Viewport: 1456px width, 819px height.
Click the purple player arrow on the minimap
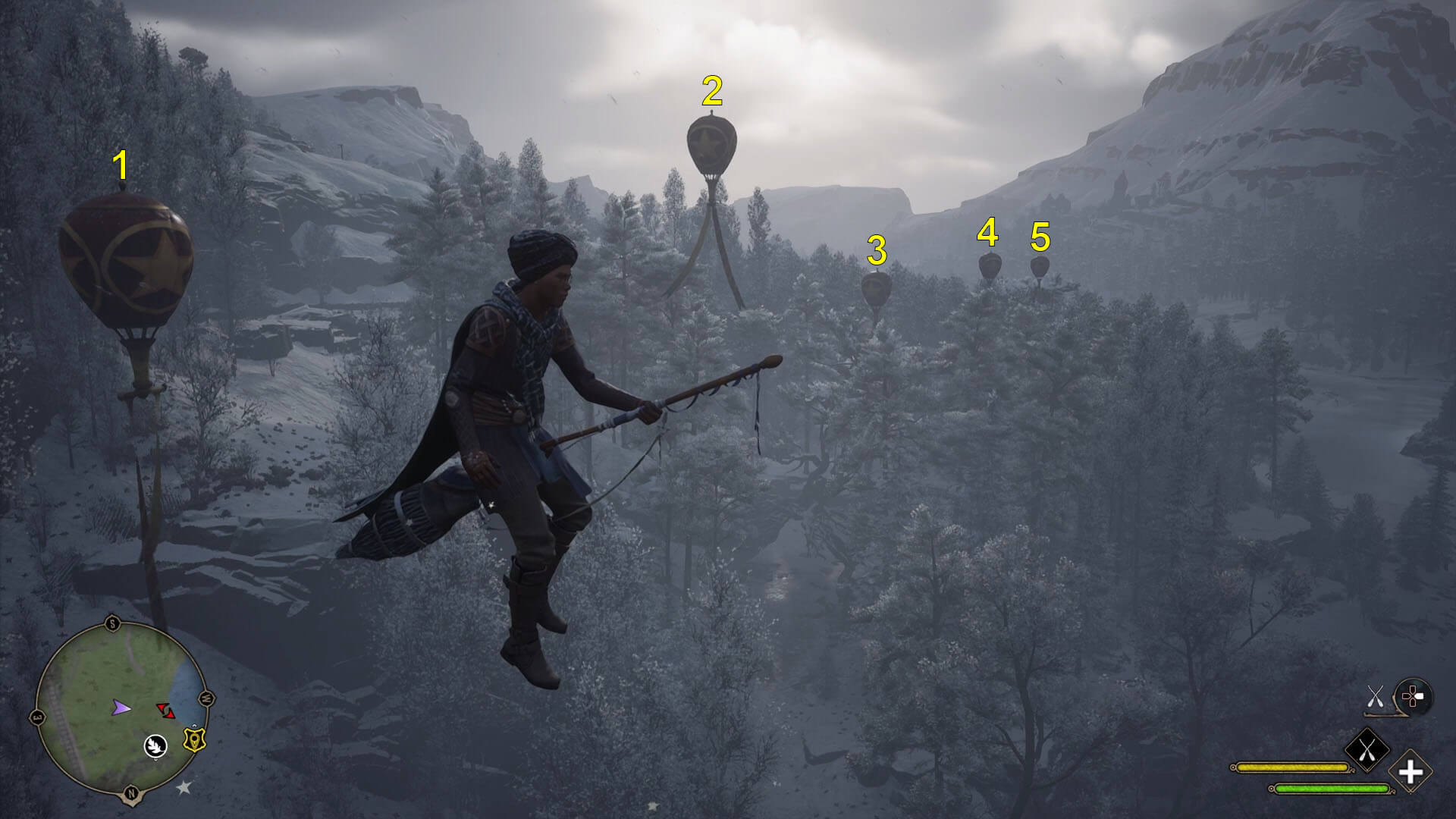tap(121, 708)
